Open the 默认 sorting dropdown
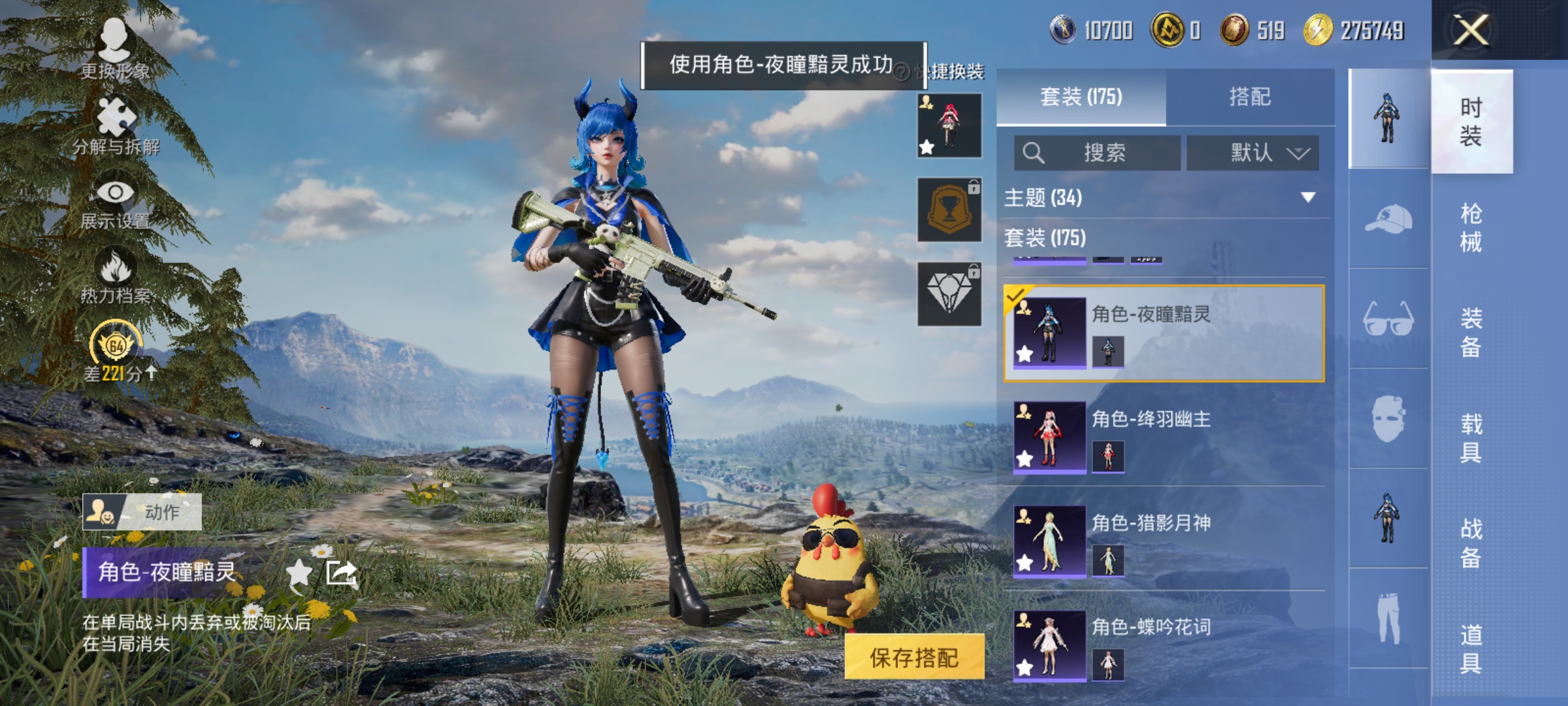This screenshot has height=706, width=1568. (1252, 152)
